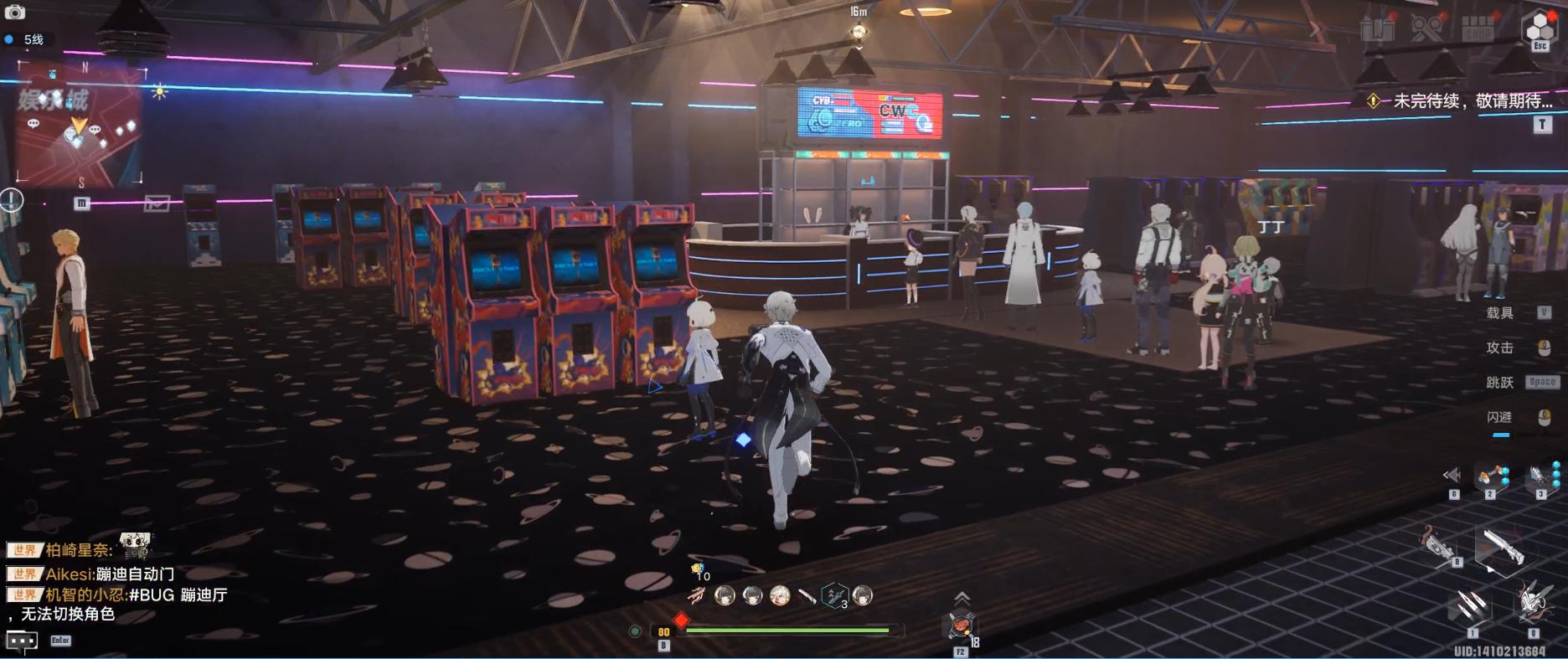Select the 未完待续 quest tracker
The width and height of the screenshot is (1568, 659).
[1462, 101]
